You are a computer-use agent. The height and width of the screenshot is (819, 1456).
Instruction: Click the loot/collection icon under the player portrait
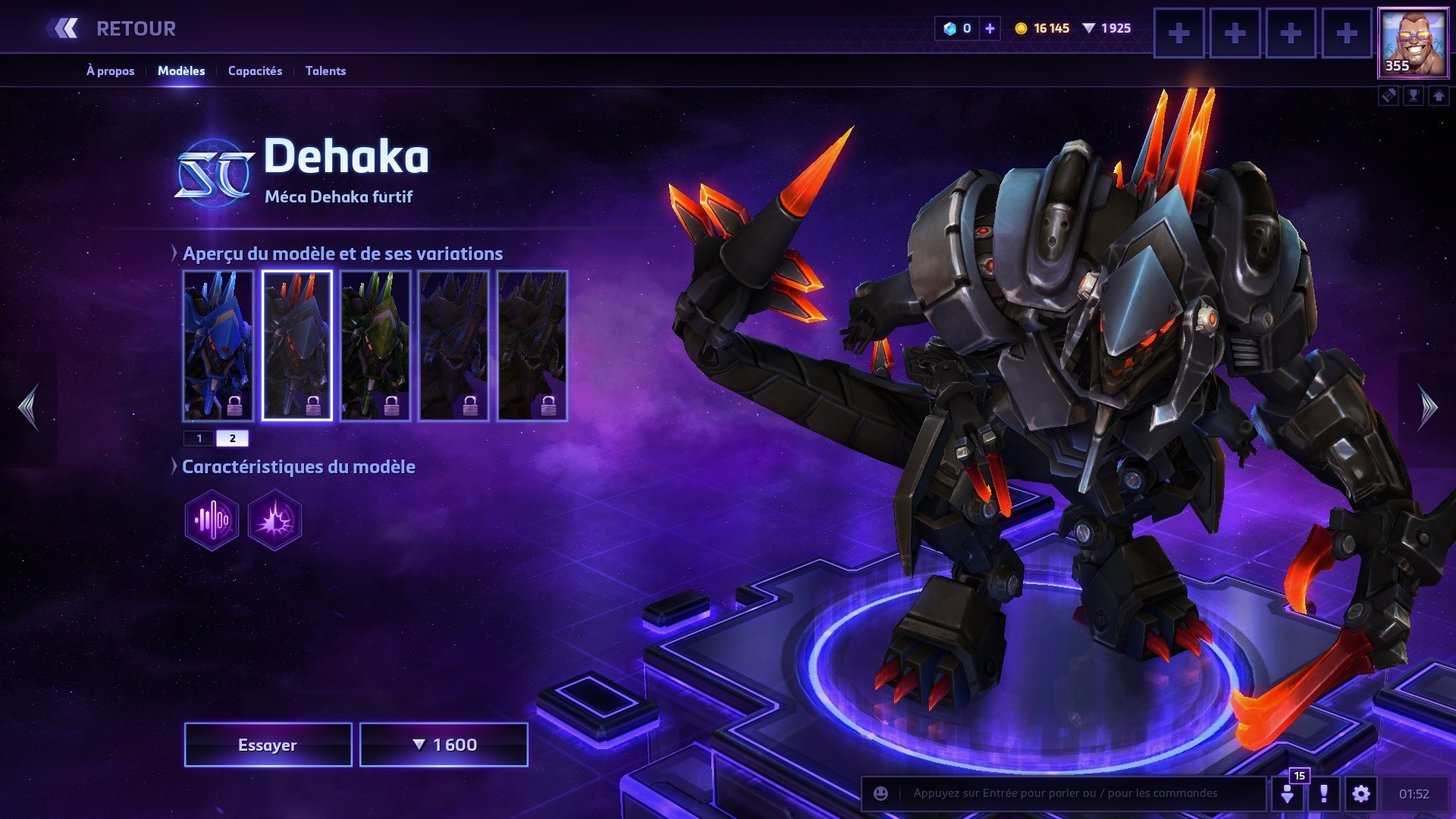[1388, 96]
